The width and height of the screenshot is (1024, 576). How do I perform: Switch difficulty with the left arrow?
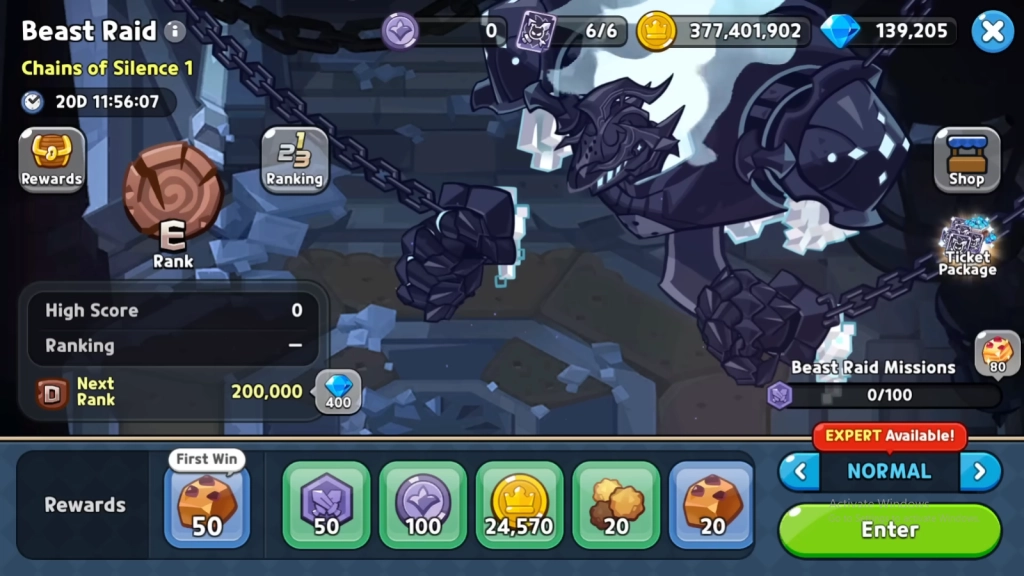[x=798, y=471]
